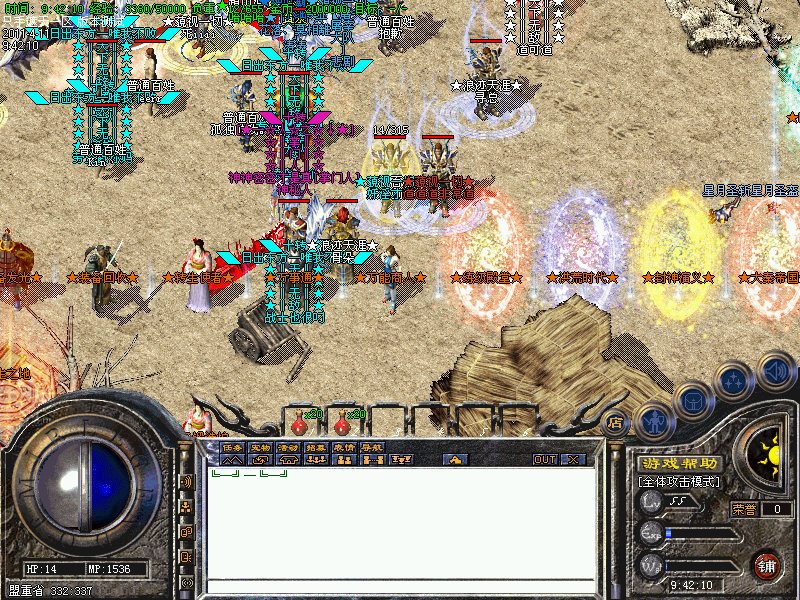800x600 pixels.
Task: Open the character equipment round button
Action: tap(655, 421)
